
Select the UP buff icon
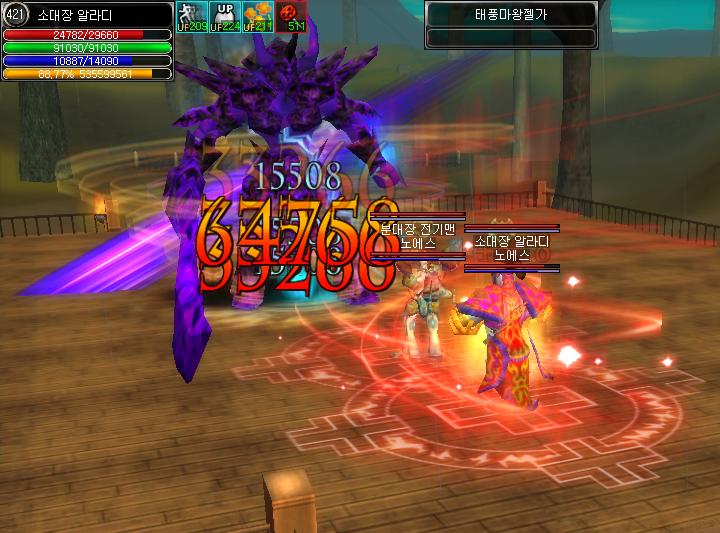coord(225,15)
